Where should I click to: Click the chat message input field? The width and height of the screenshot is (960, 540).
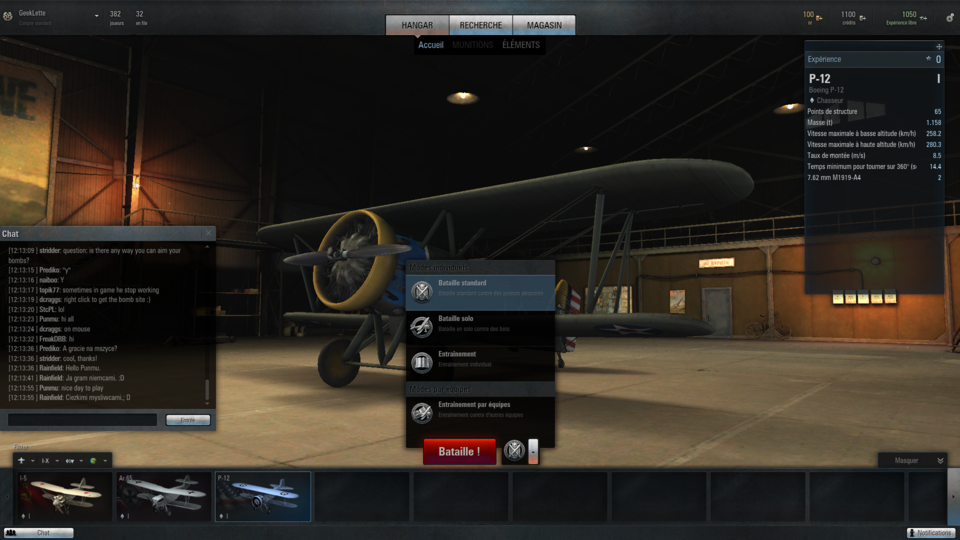click(82, 420)
